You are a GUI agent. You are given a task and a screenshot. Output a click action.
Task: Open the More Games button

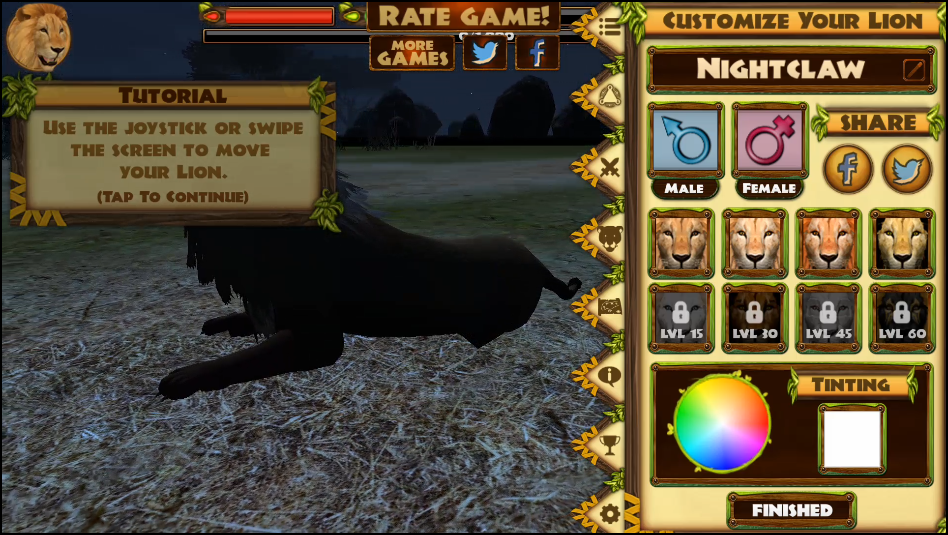pos(412,52)
